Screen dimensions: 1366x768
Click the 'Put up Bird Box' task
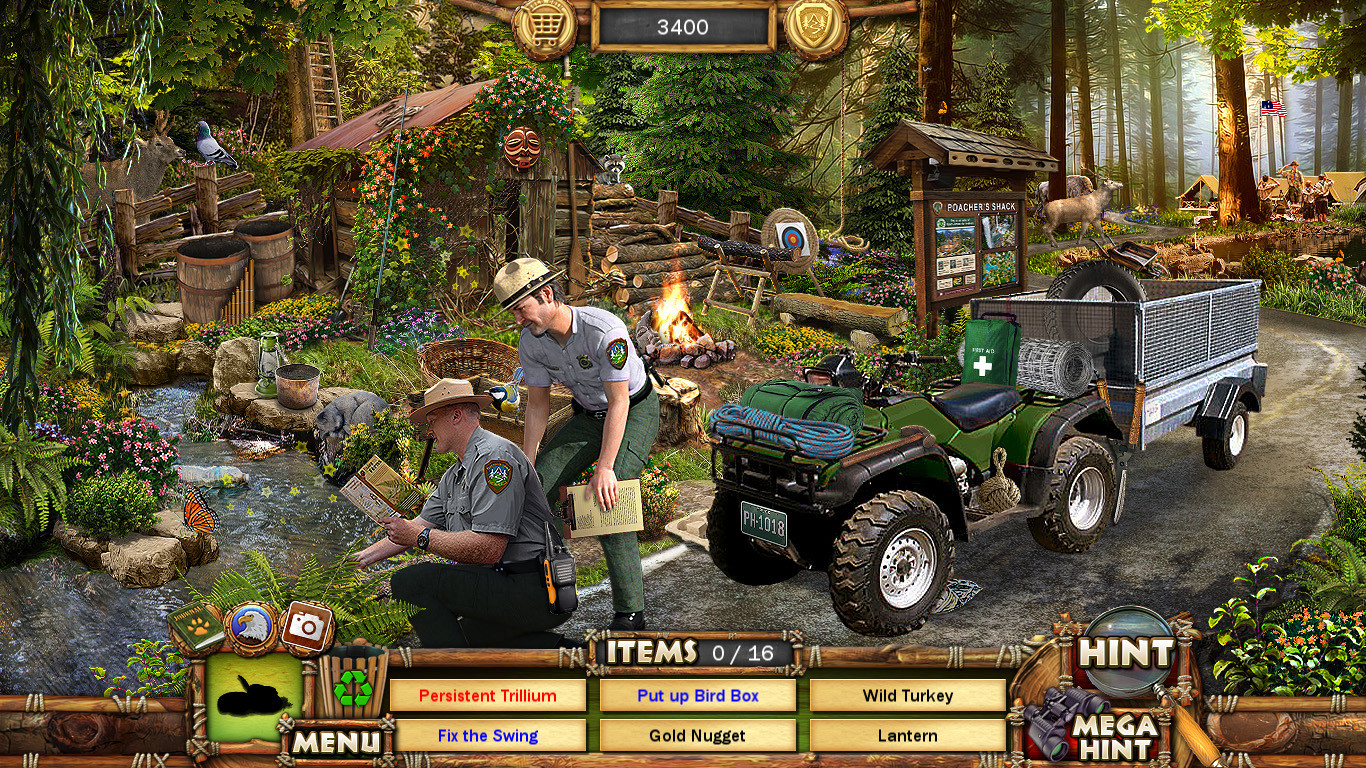(697, 695)
